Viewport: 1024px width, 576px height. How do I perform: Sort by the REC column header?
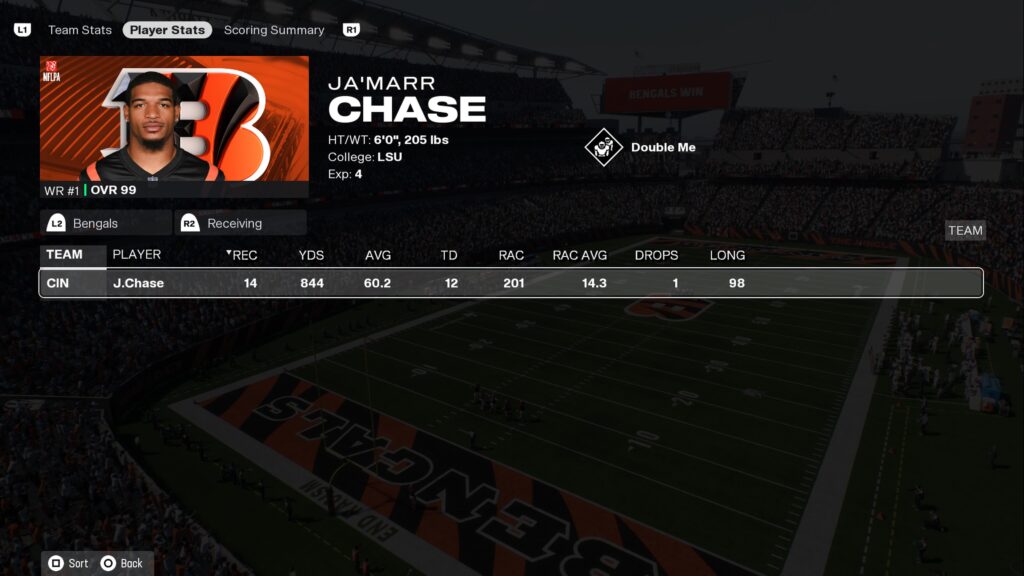click(x=243, y=255)
